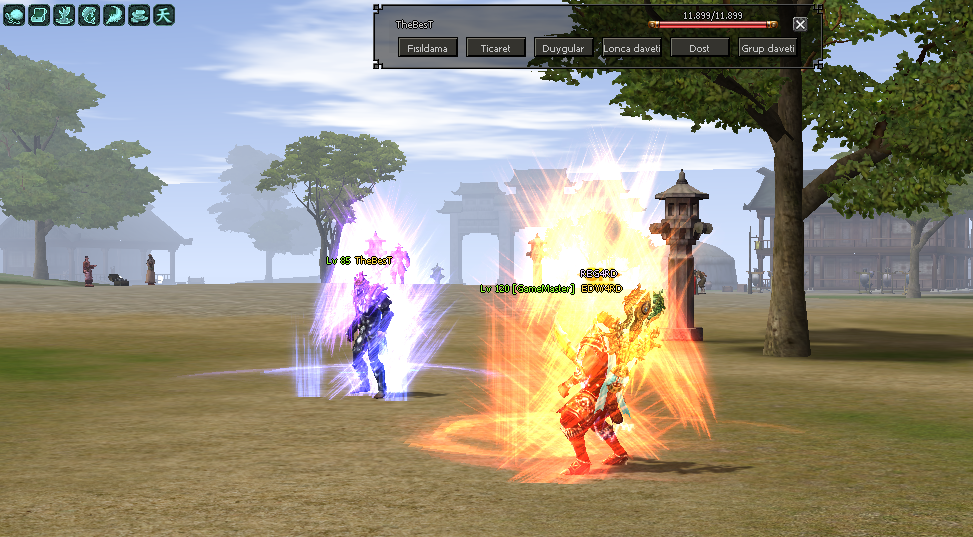Click the scroll buff icon
The width and height of the screenshot is (973, 537).
tap(39, 14)
